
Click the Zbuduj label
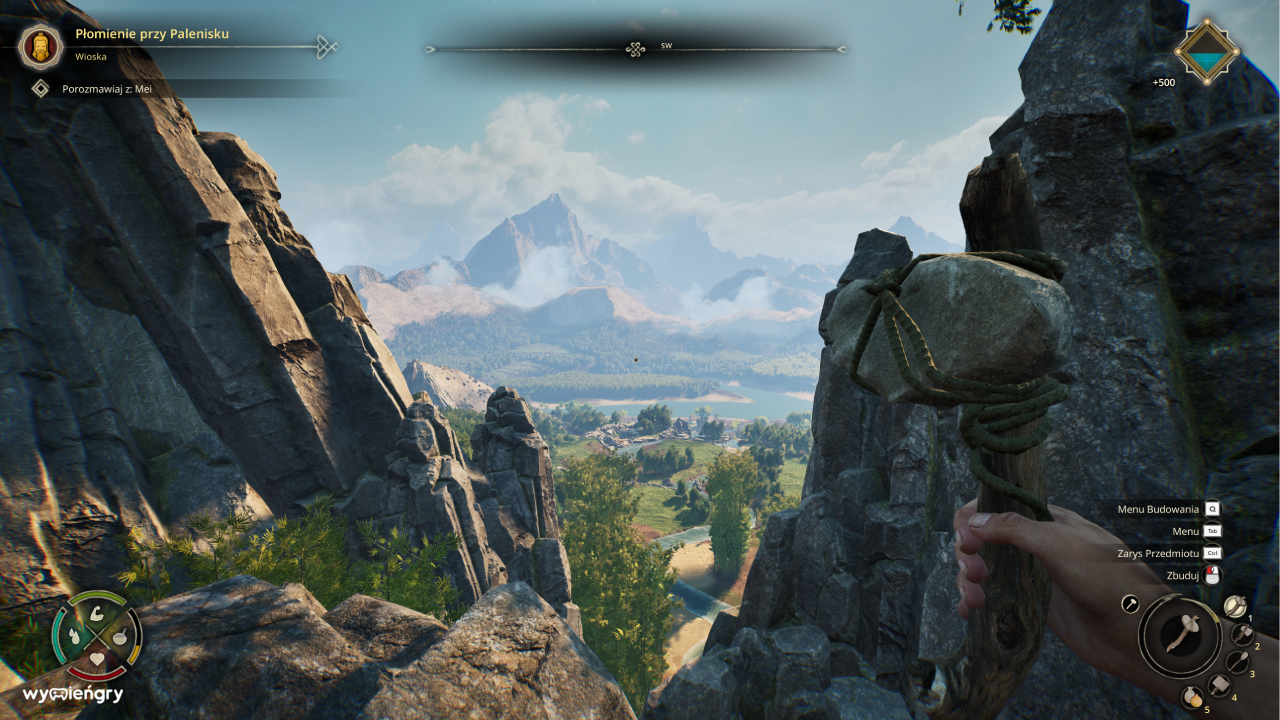coord(1182,575)
